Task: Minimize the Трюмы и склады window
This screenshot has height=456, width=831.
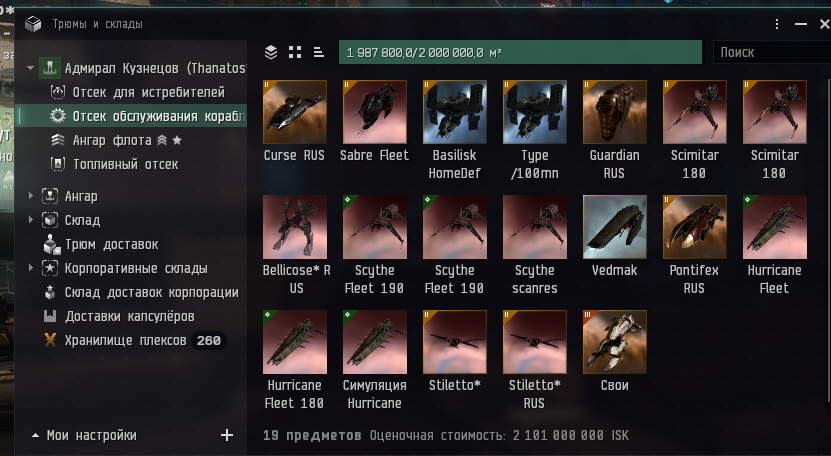Action: pos(799,24)
